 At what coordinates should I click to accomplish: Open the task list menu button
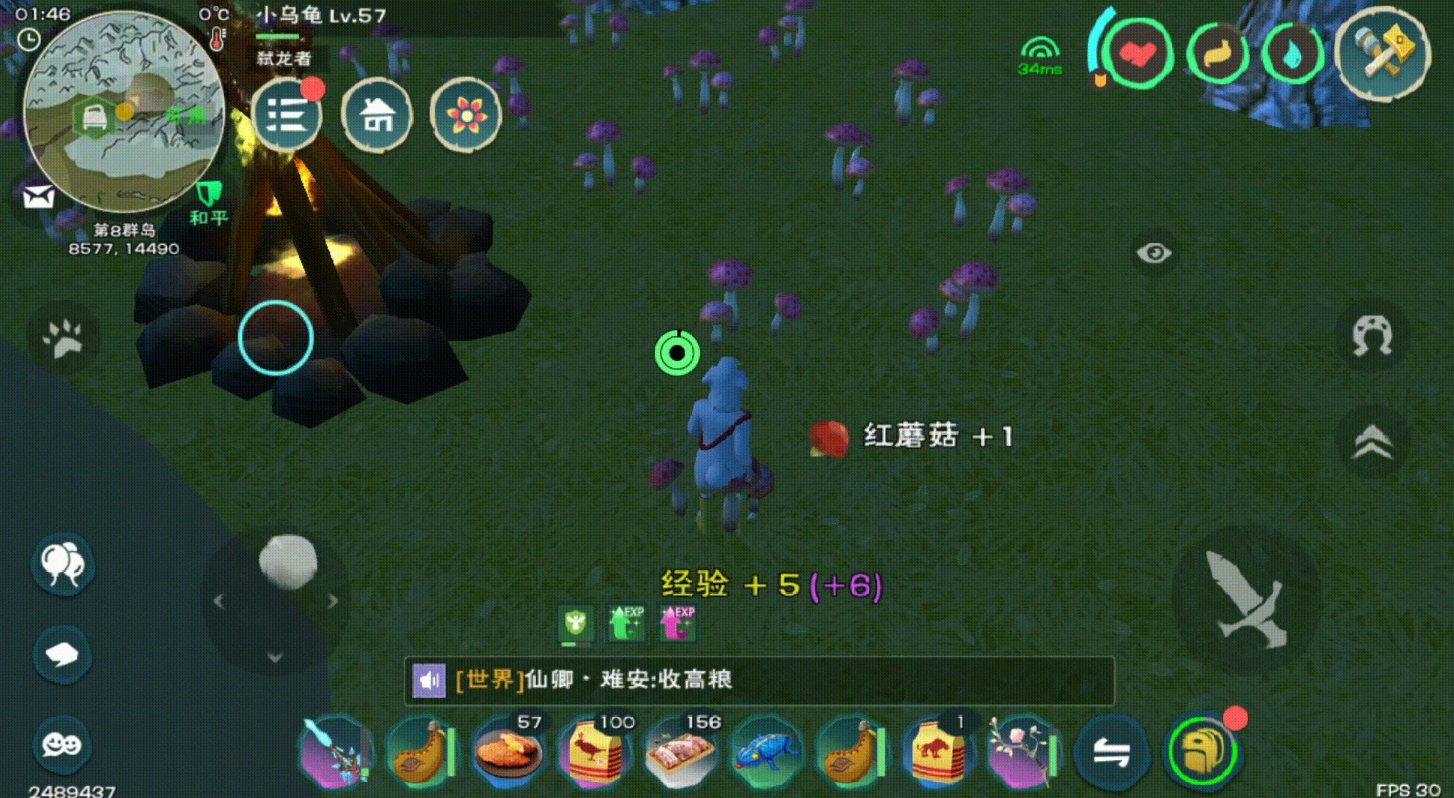tap(287, 115)
